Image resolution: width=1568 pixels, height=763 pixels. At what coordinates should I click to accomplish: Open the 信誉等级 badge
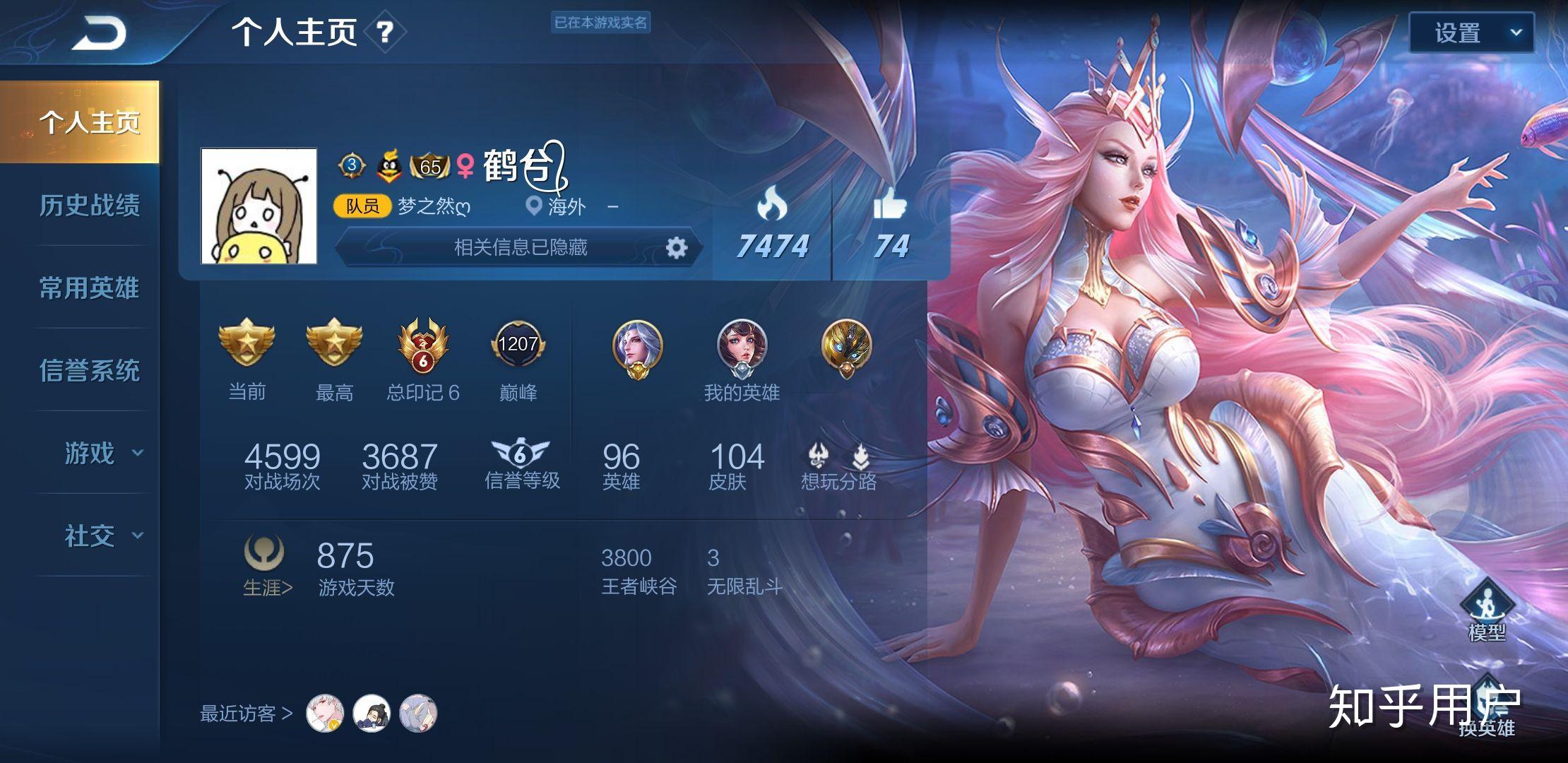[x=521, y=463]
